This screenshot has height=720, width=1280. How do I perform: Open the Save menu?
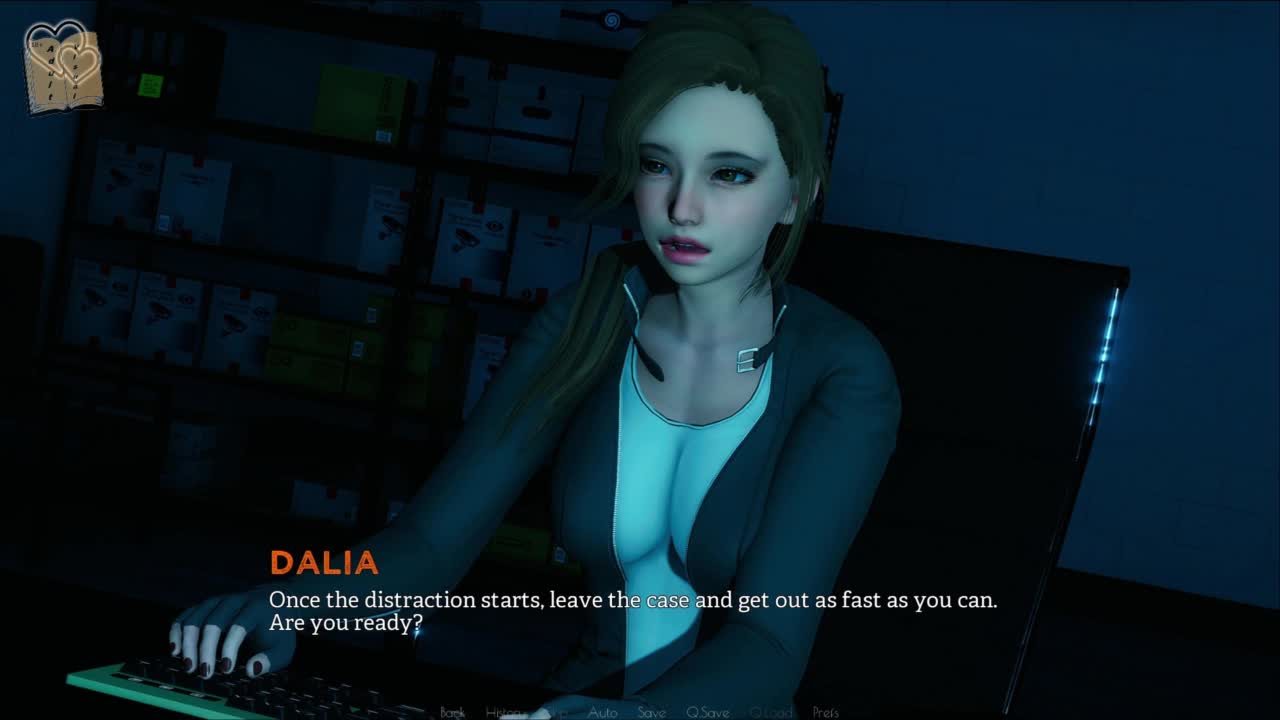(x=652, y=712)
